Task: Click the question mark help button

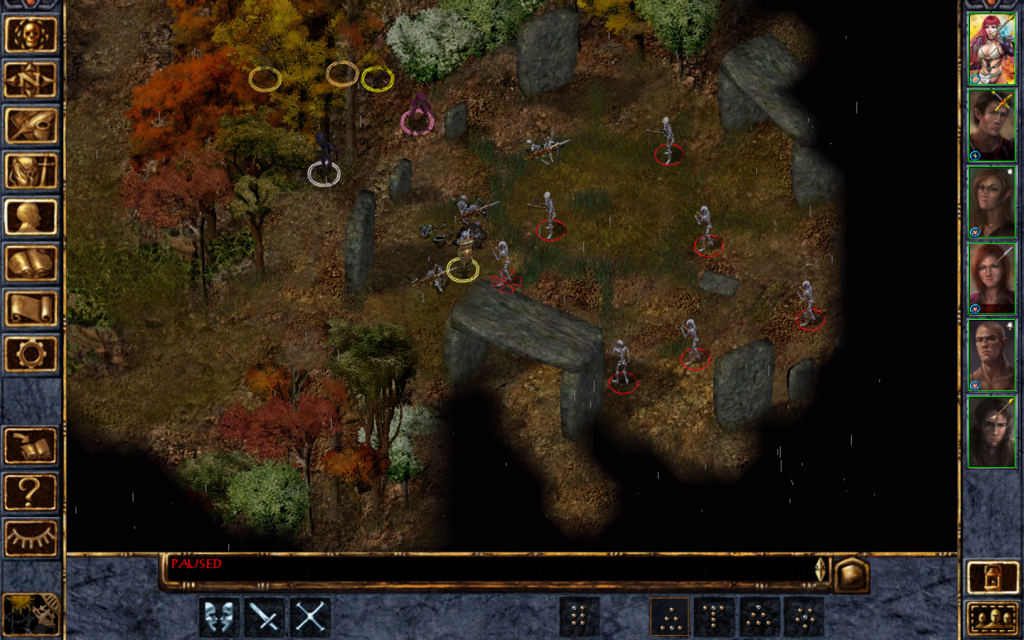Action: click(x=31, y=492)
